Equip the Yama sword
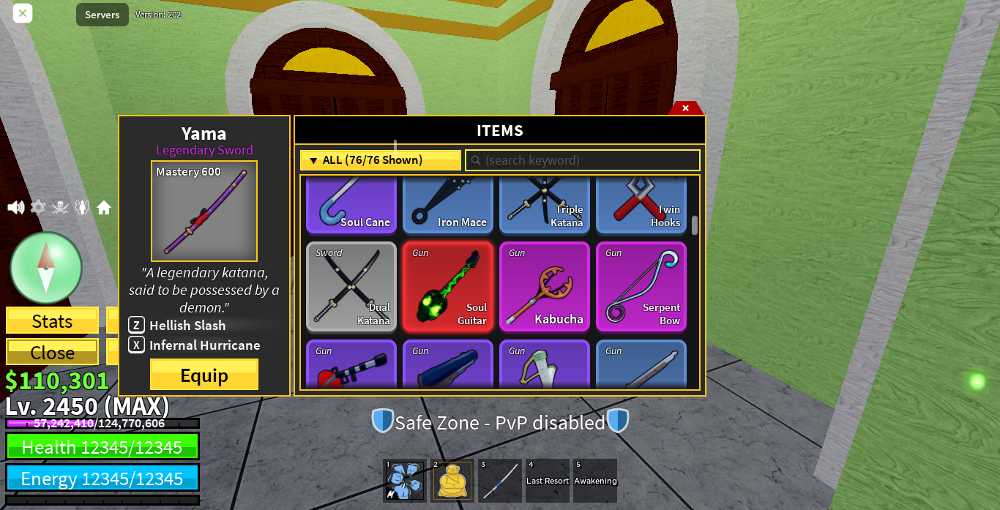The height and width of the screenshot is (510, 1000). (204, 375)
